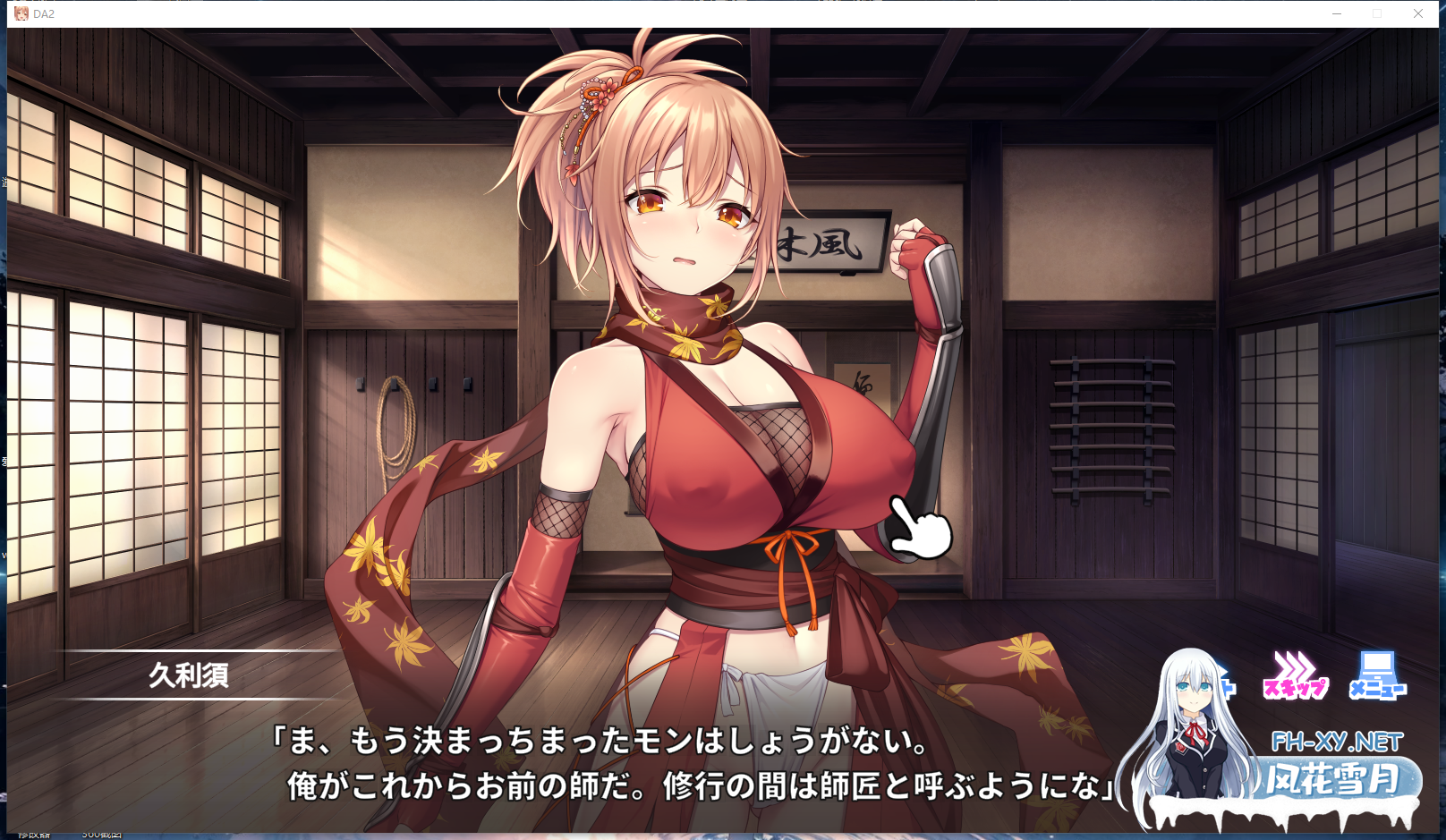Click the pink スキップ text label
The image size is (1446, 840).
(1295, 688)
